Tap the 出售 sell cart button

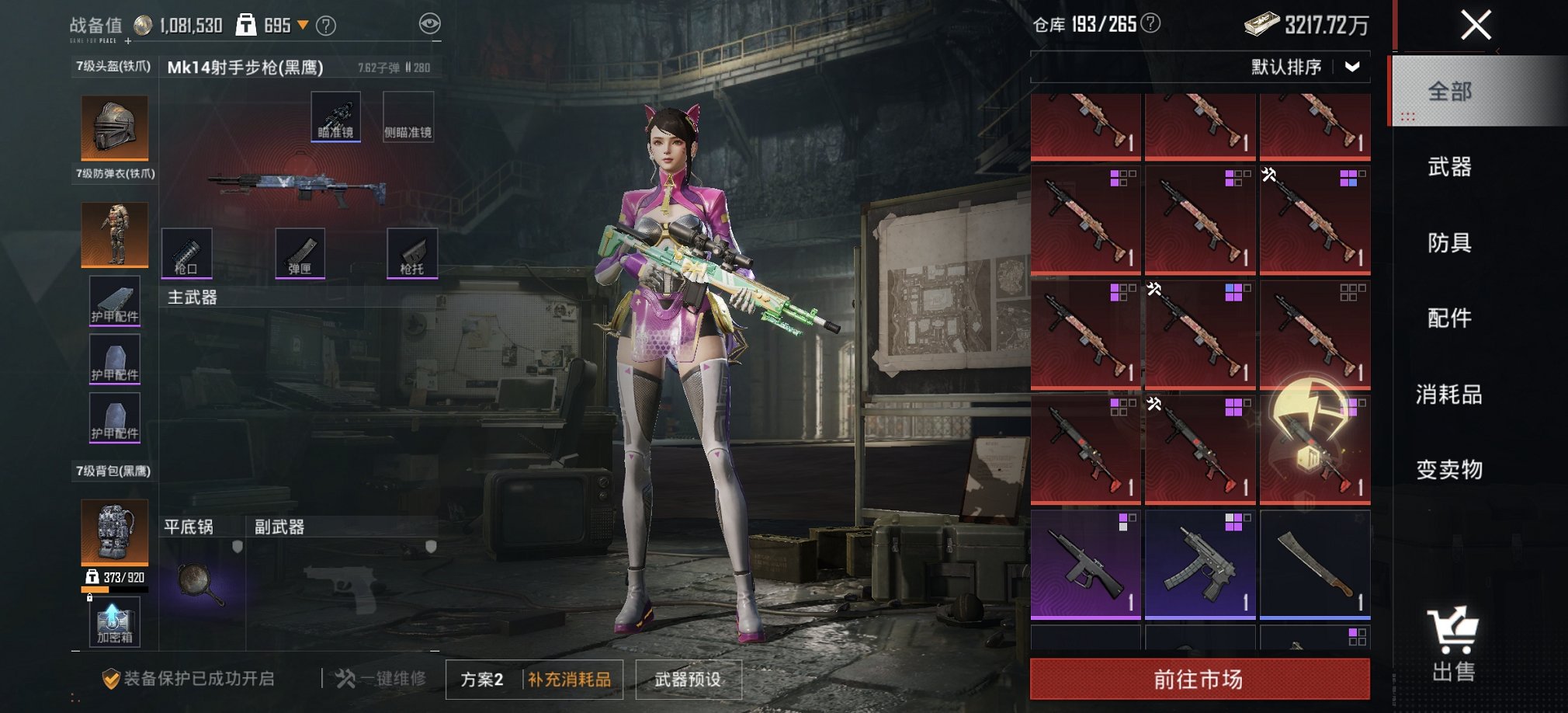tap(1453, 644)
